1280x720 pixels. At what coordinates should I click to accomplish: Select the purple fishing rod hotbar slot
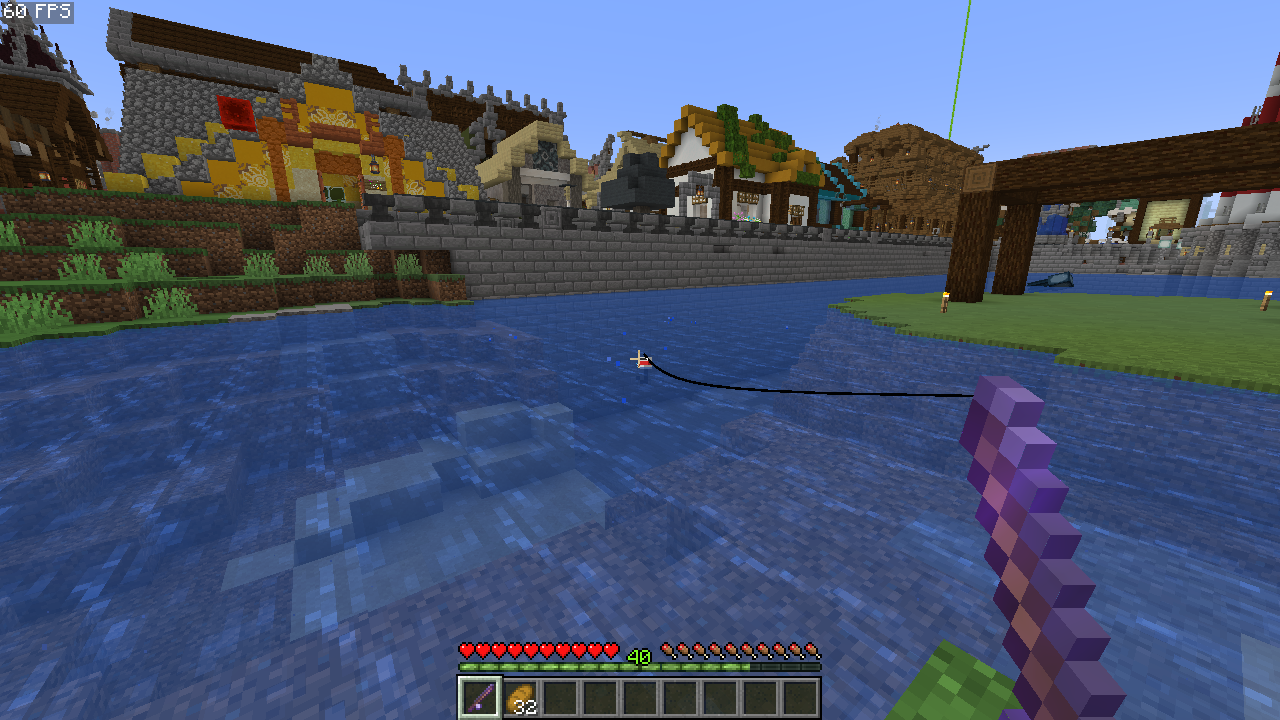click(x=480, y=697)
